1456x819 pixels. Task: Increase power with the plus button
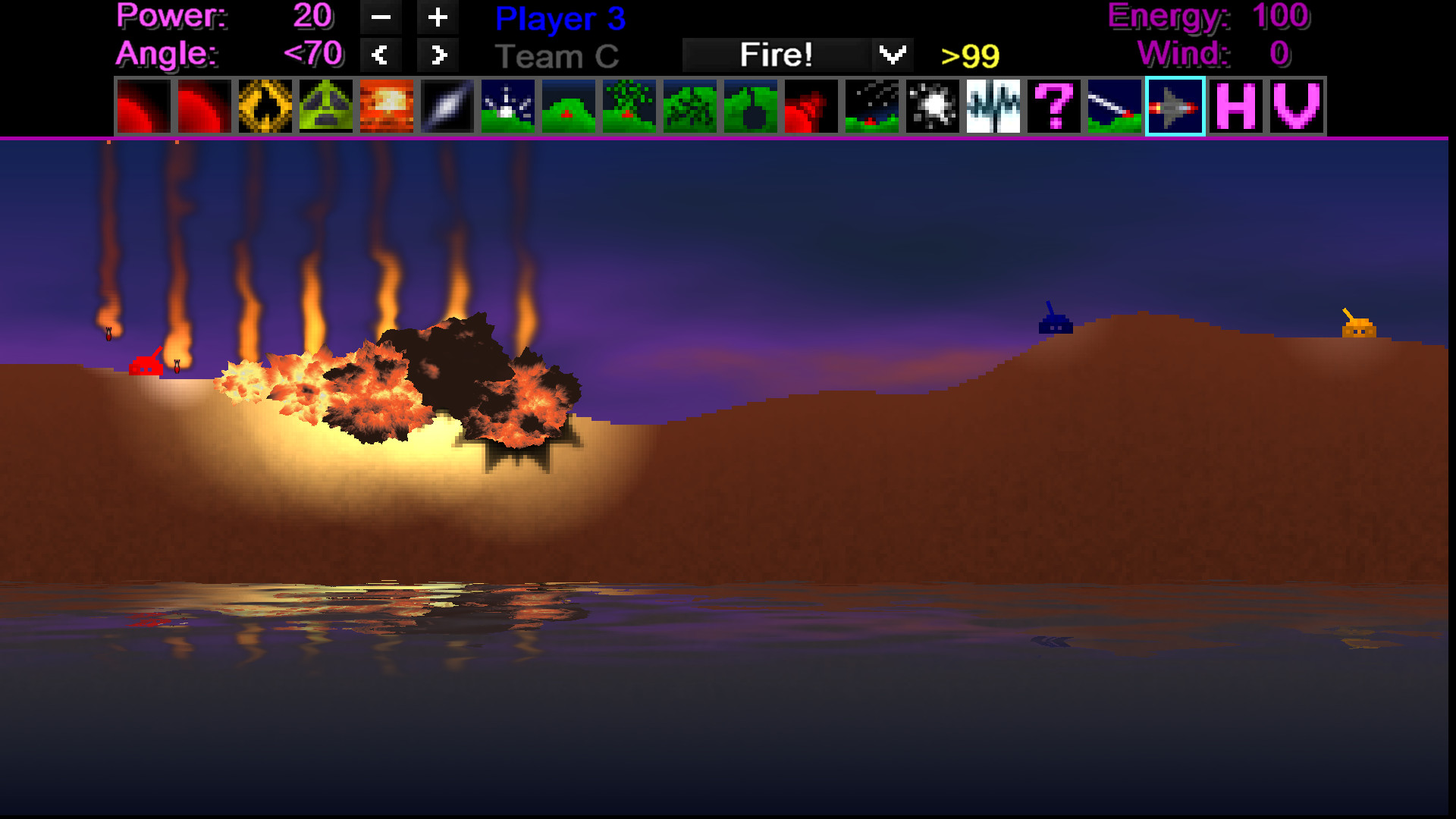(x=438, y=17)
